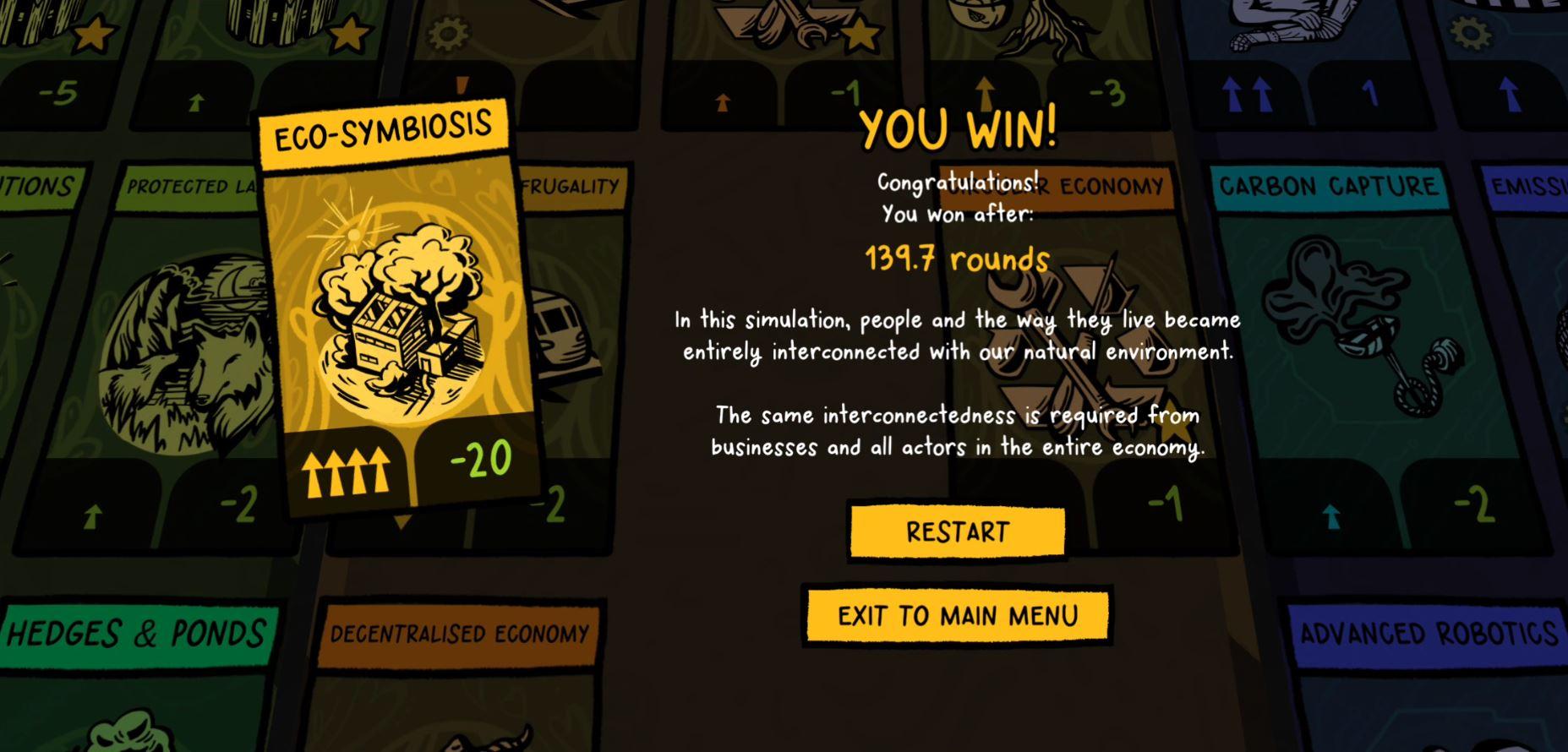Screen dimensions: 1568x752
Task: Click the orange down arrow above the Frugality title
Action: point(463,84)
